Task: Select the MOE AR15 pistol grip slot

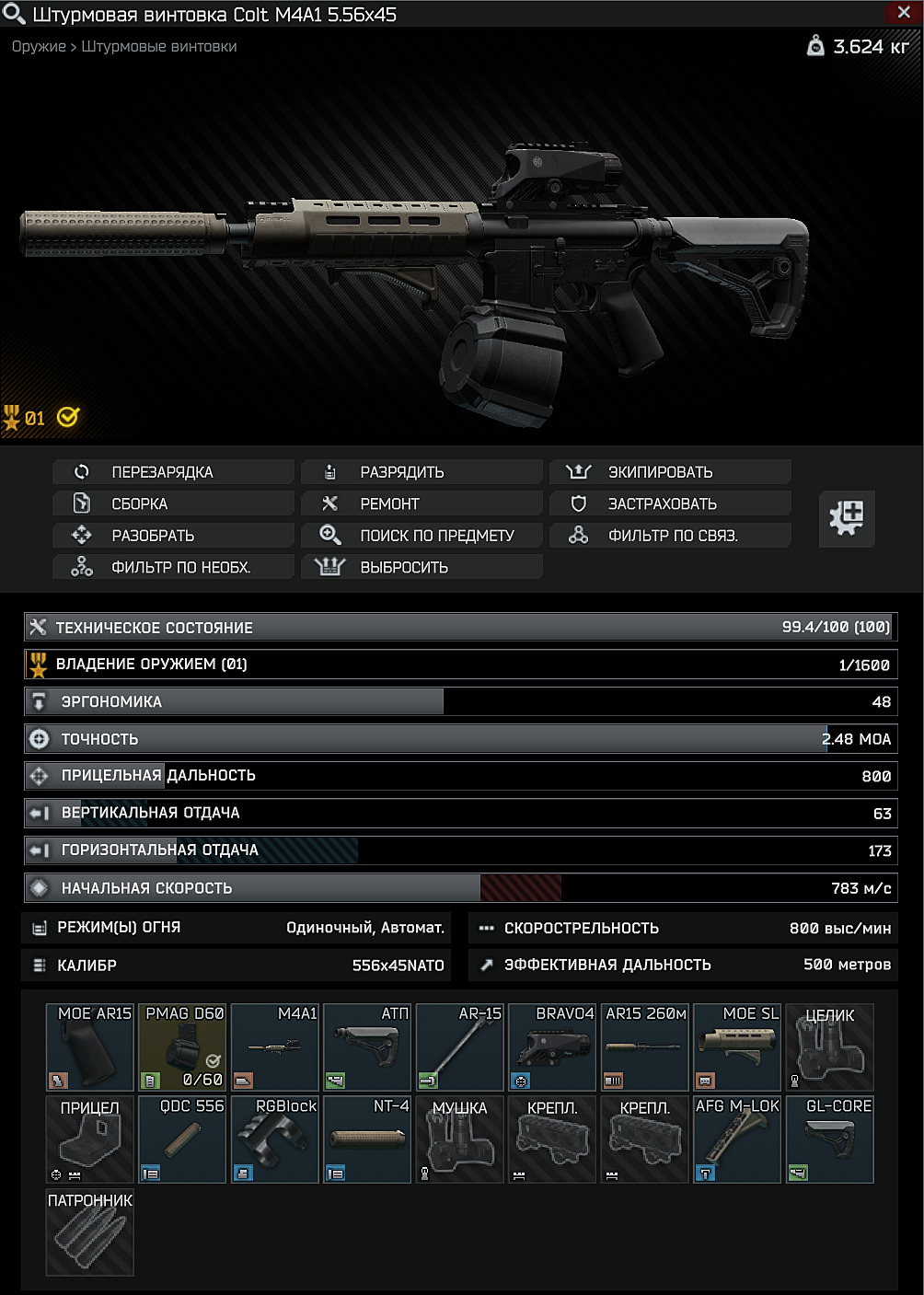Action: tap(90, 1047)
